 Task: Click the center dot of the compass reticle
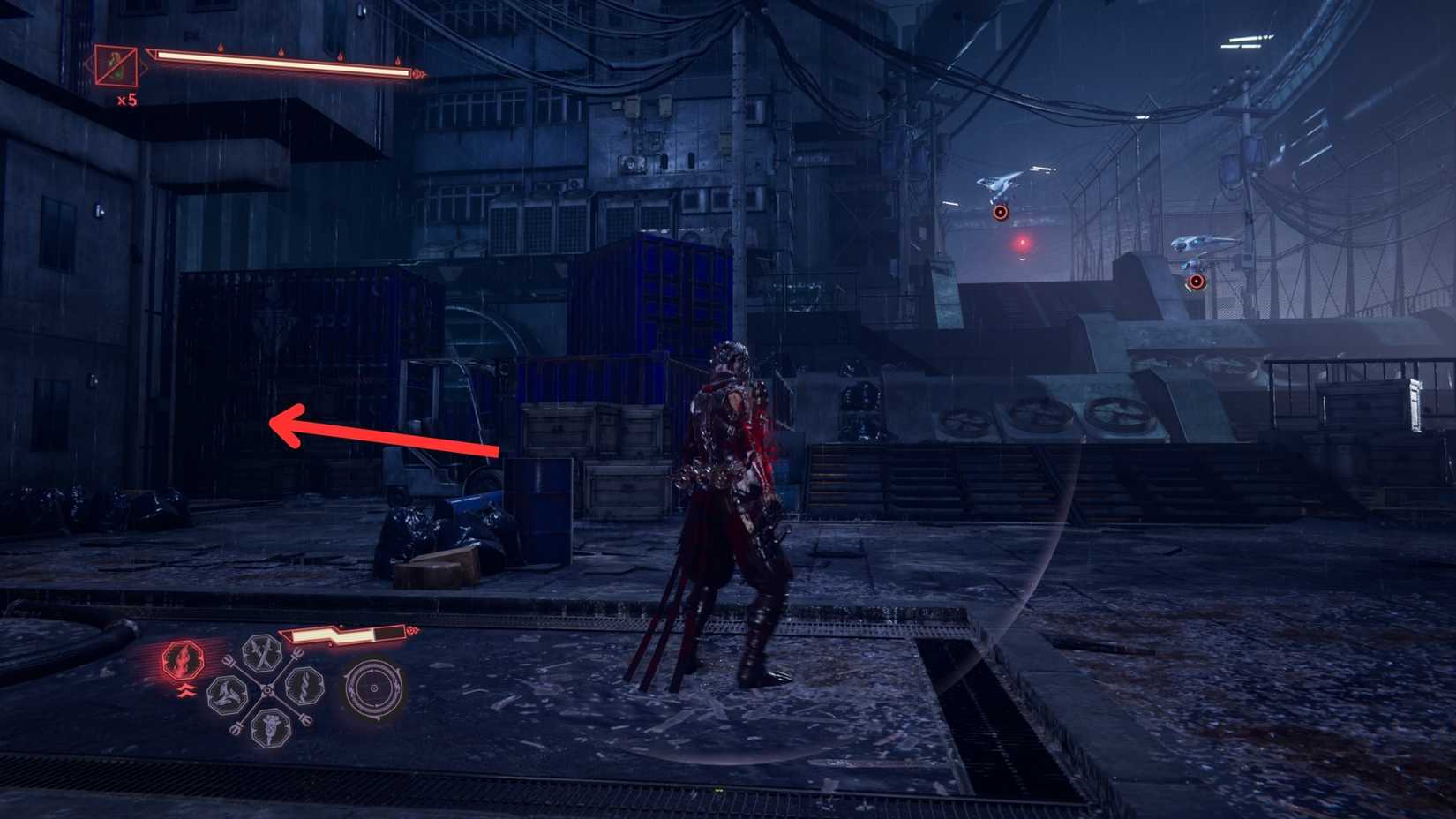tap(374, 689)
